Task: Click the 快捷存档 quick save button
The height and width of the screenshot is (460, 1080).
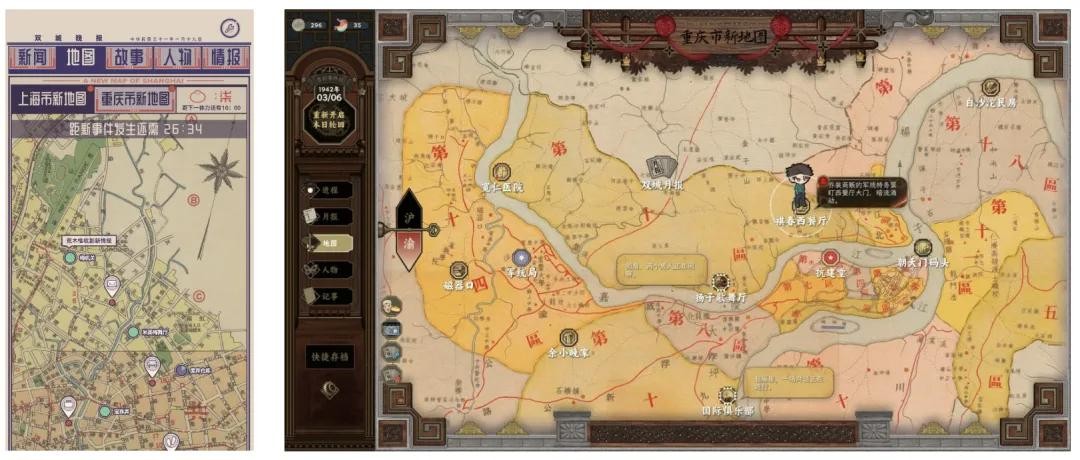Action: click(x=330, y=355)
